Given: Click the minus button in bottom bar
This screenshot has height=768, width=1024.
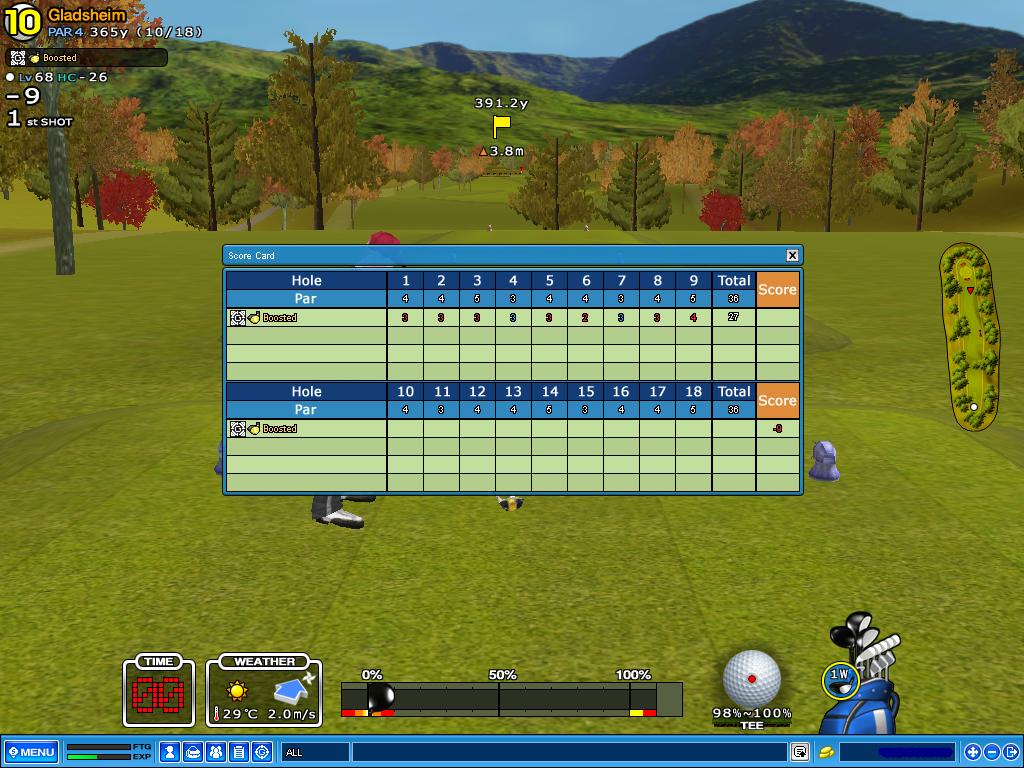Looking at the screenshot, I should pyautogui.click(x=992, y=752).
